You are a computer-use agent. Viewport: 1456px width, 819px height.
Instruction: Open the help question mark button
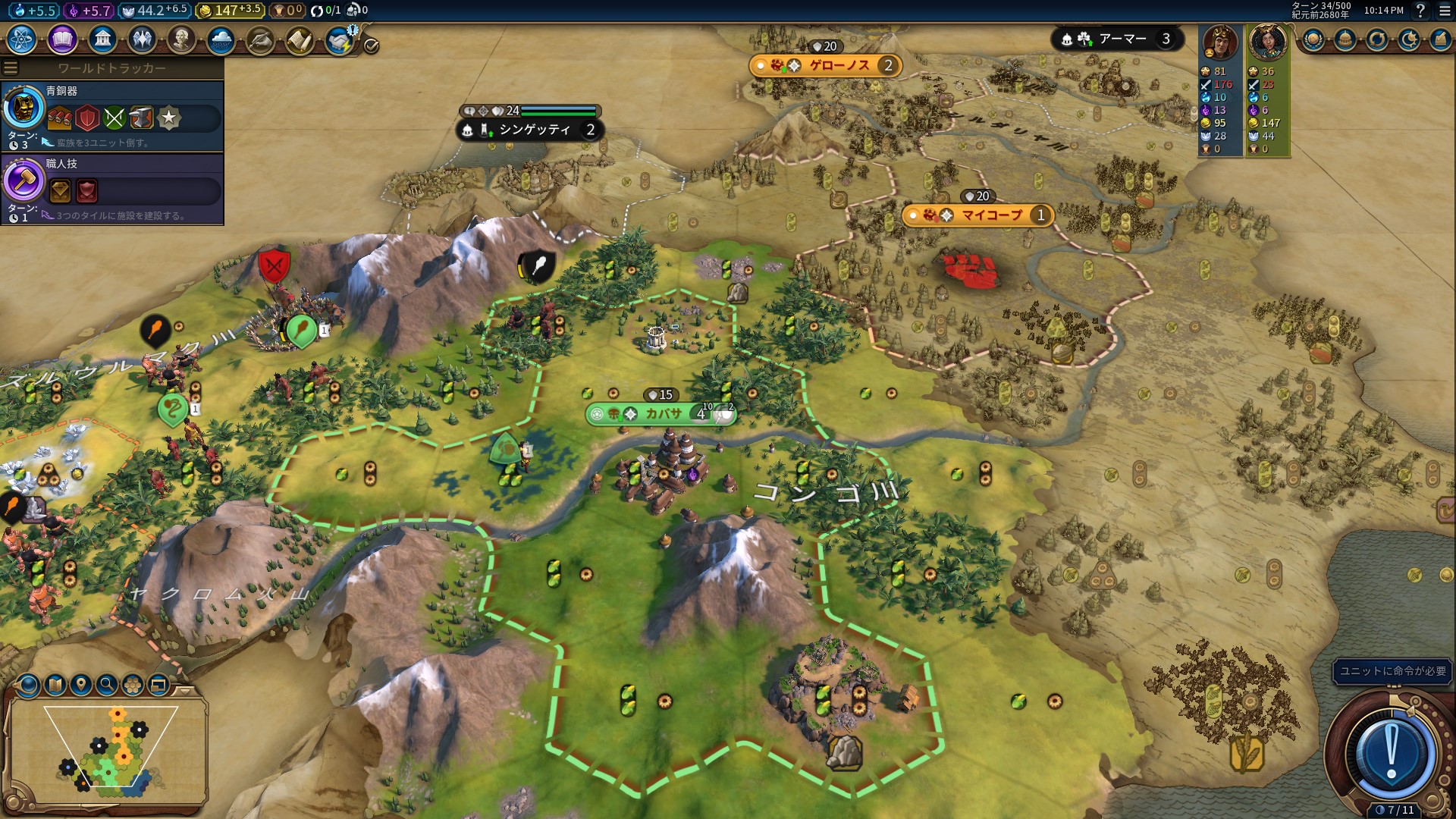pos(1420,11)
